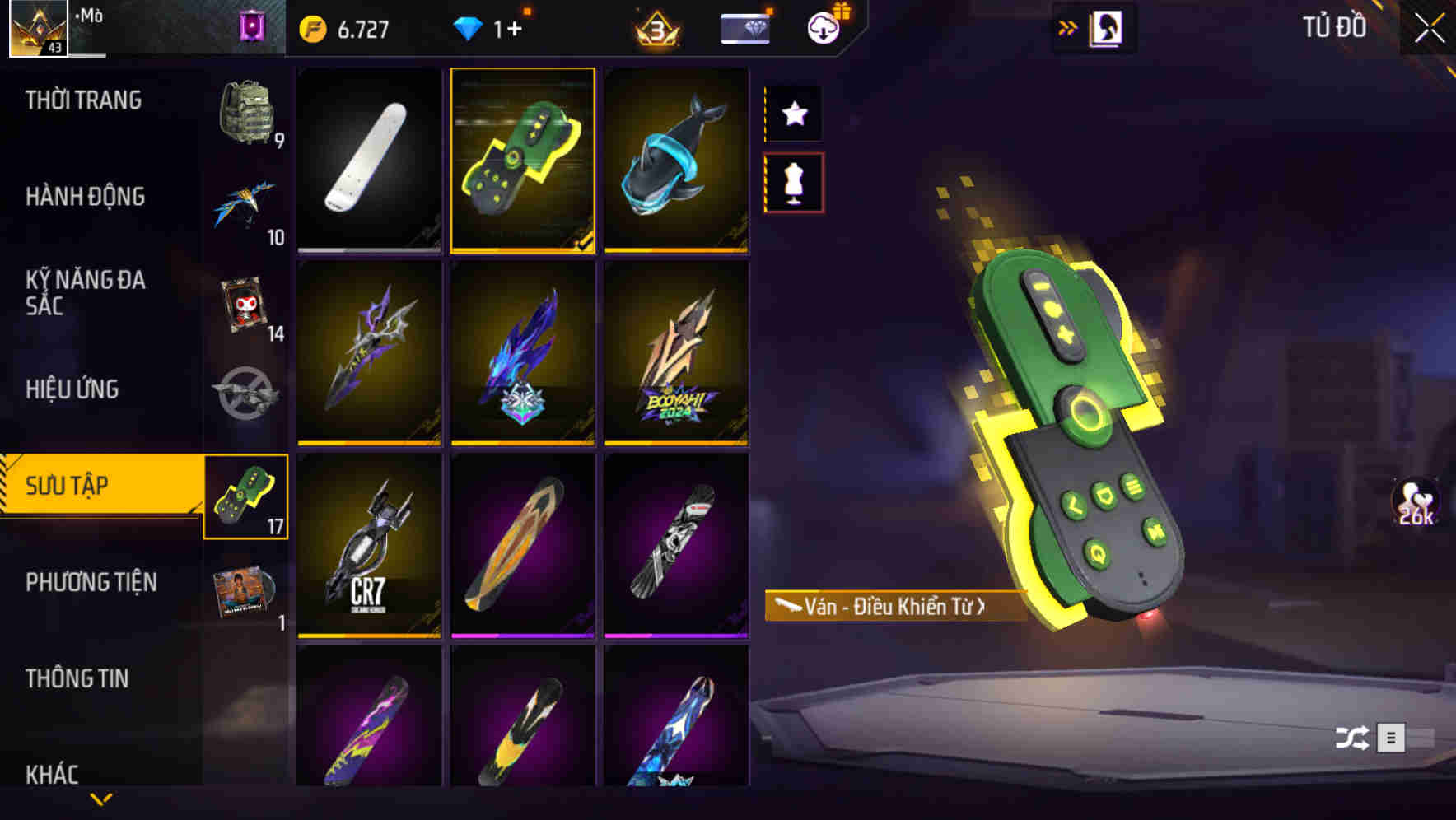
Task: Open Ván - Điều Khiển Từ item details
Action: [894, 607]
